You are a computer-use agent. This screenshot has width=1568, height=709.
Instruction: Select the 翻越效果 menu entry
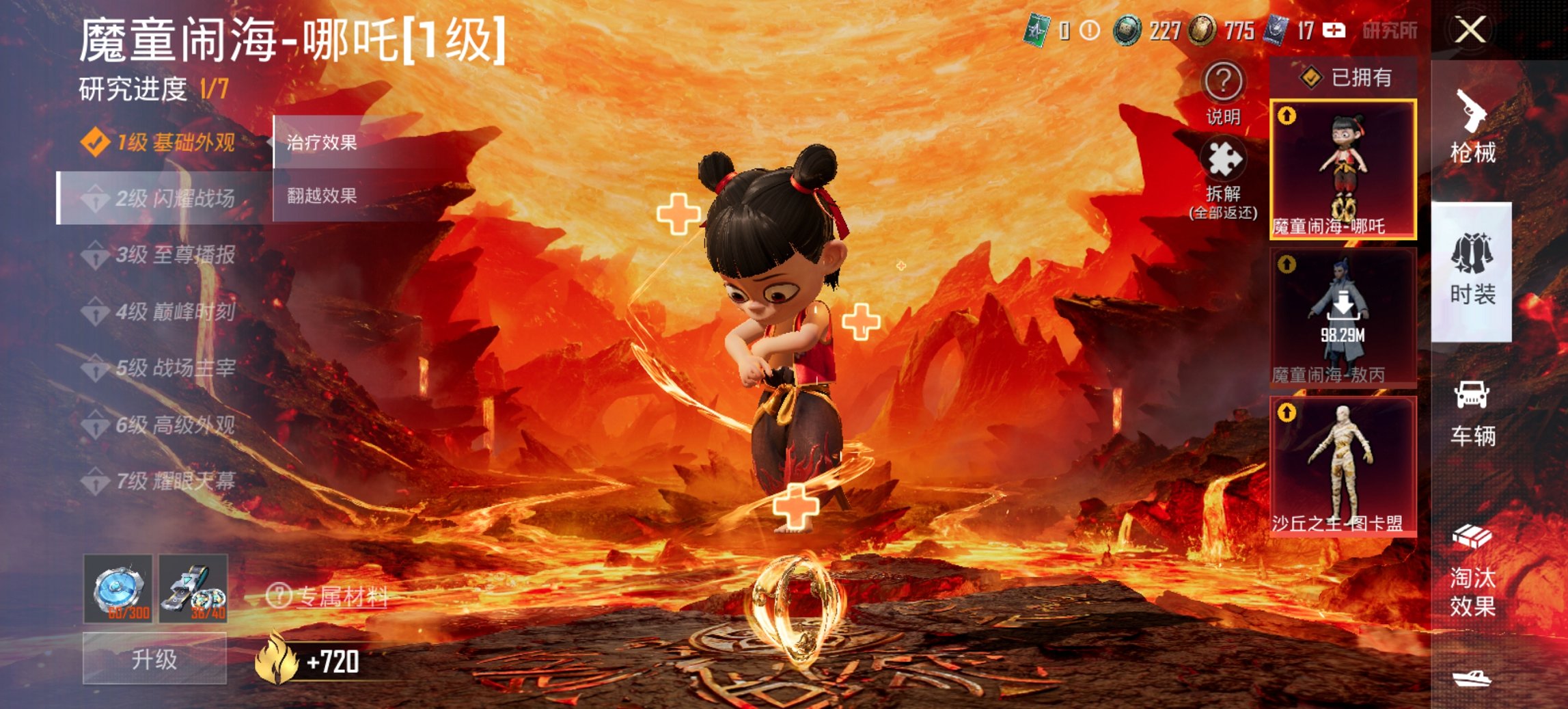[x=321, y=197]
